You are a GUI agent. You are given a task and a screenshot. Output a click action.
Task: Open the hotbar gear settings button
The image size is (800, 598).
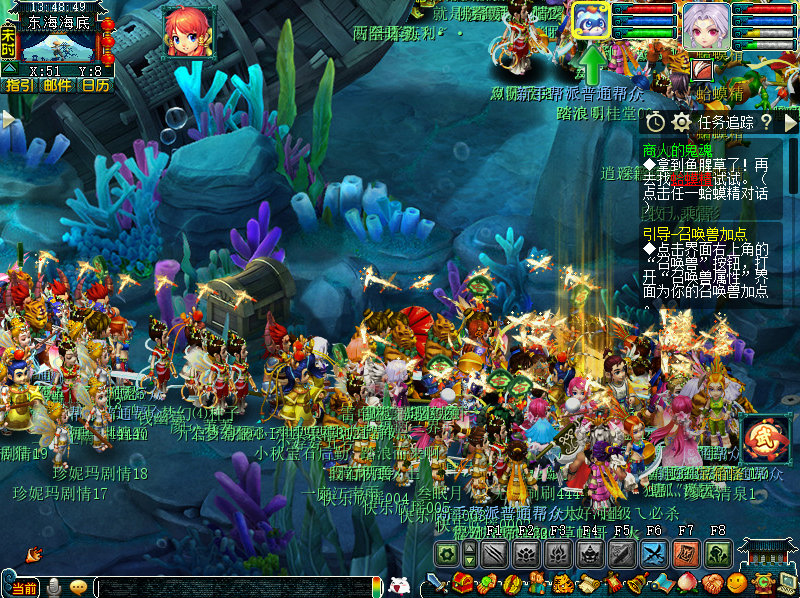point(446,554)
